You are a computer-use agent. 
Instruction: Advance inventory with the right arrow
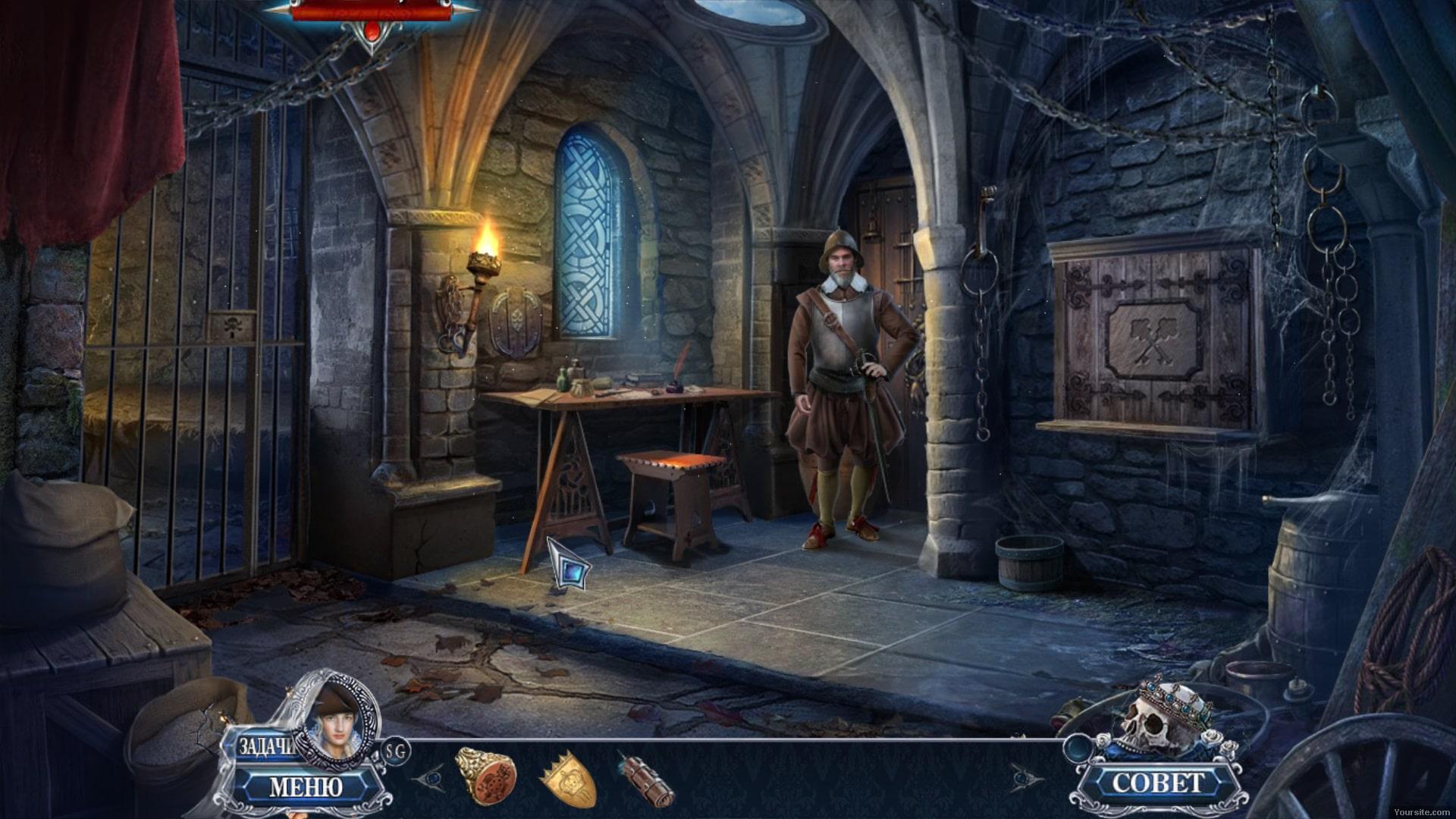1024,777
